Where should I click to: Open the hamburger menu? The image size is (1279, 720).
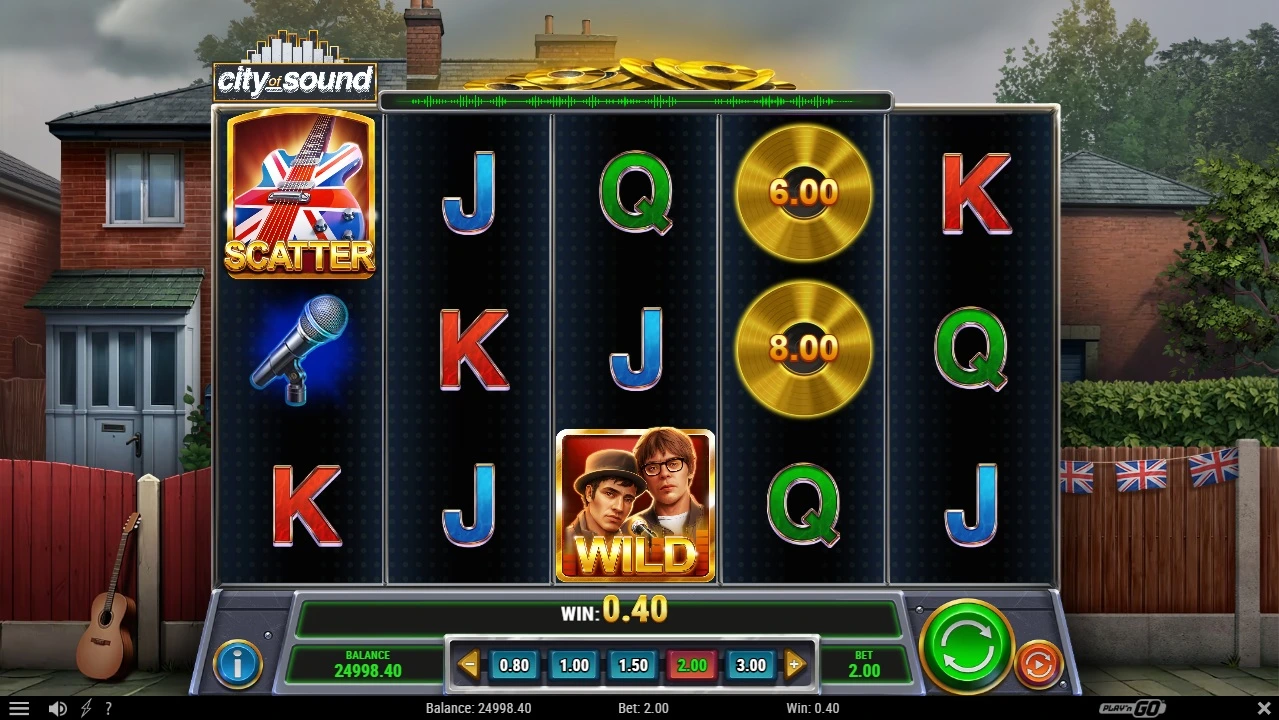tap(18, 708)
